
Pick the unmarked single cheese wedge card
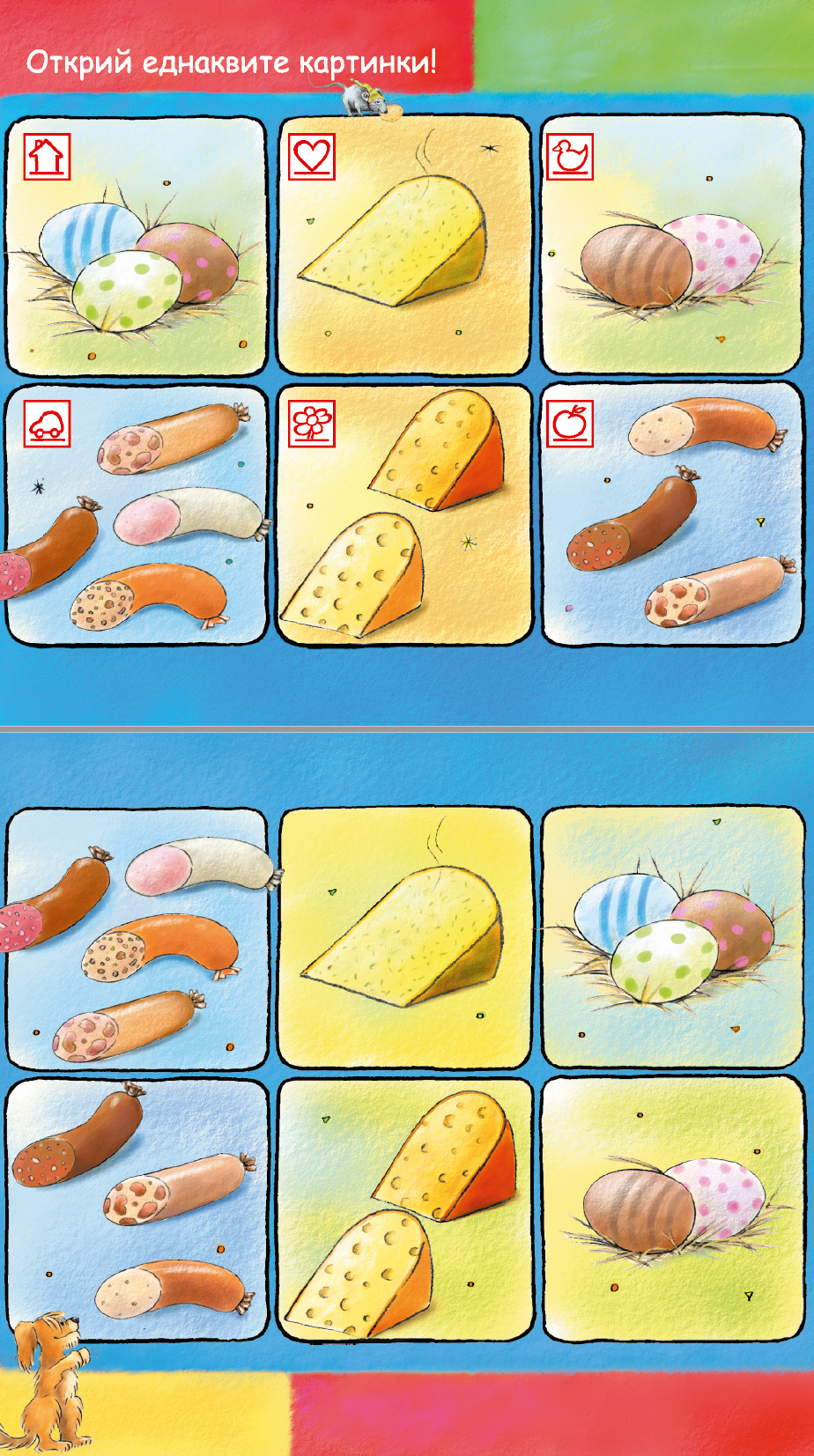(x=404, y=939)
